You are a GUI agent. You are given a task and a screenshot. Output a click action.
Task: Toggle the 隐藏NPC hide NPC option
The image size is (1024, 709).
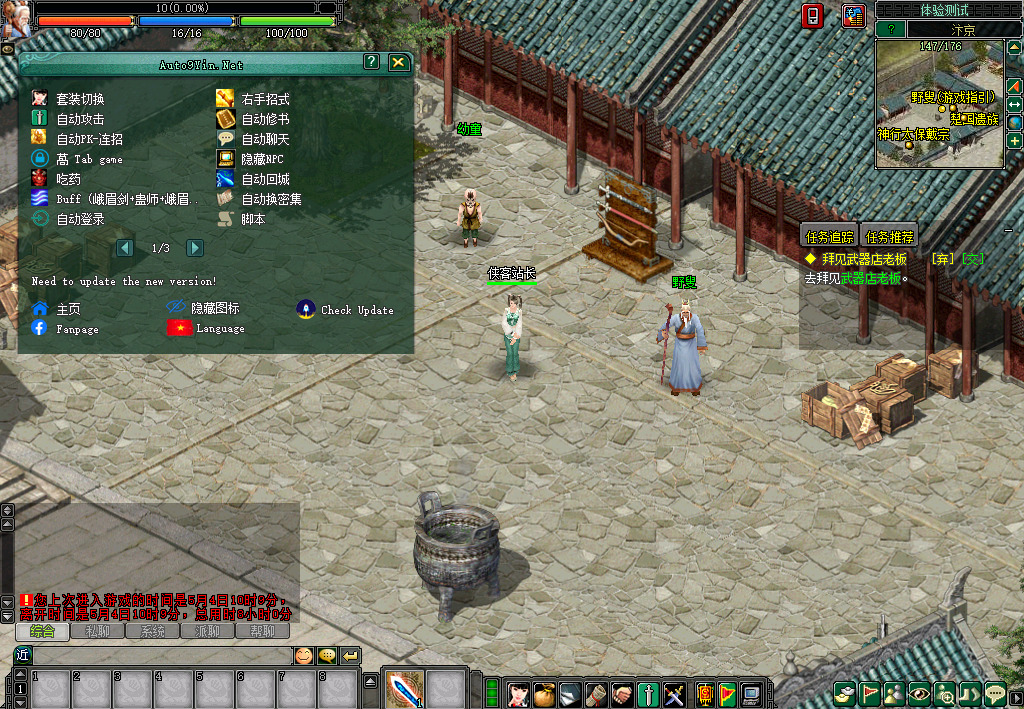click(x=263, y=159)
